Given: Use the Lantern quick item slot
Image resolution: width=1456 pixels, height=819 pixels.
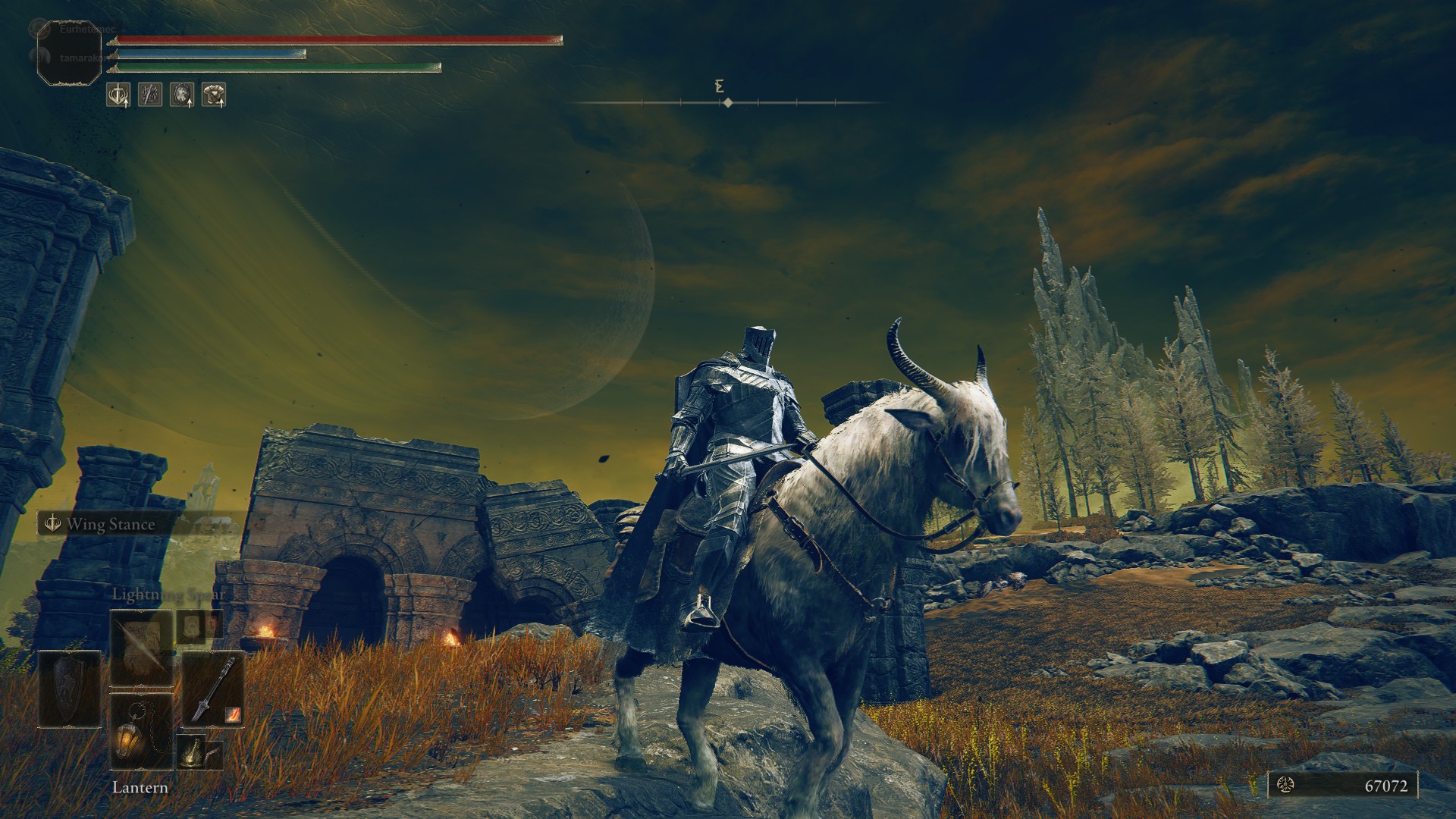Looking at the screenshot, I should tap(141, 731).
